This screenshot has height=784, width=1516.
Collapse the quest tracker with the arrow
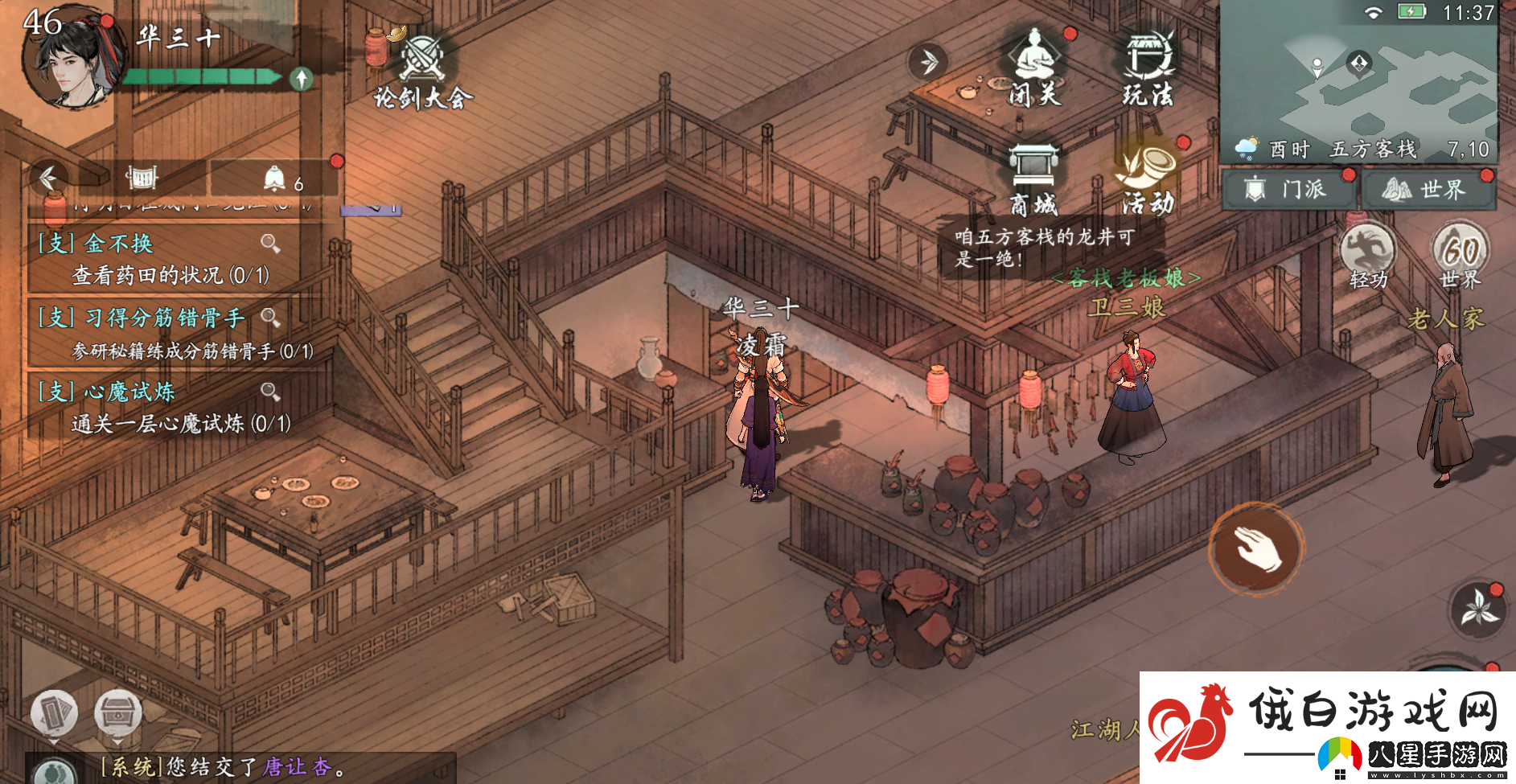tap(48, 178)
